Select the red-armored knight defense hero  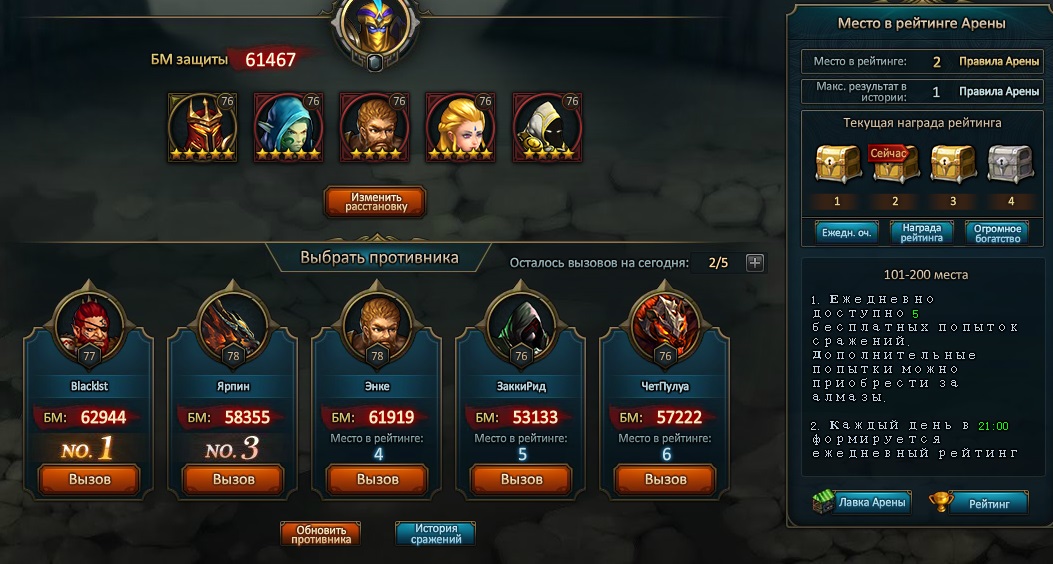point(203,128)
